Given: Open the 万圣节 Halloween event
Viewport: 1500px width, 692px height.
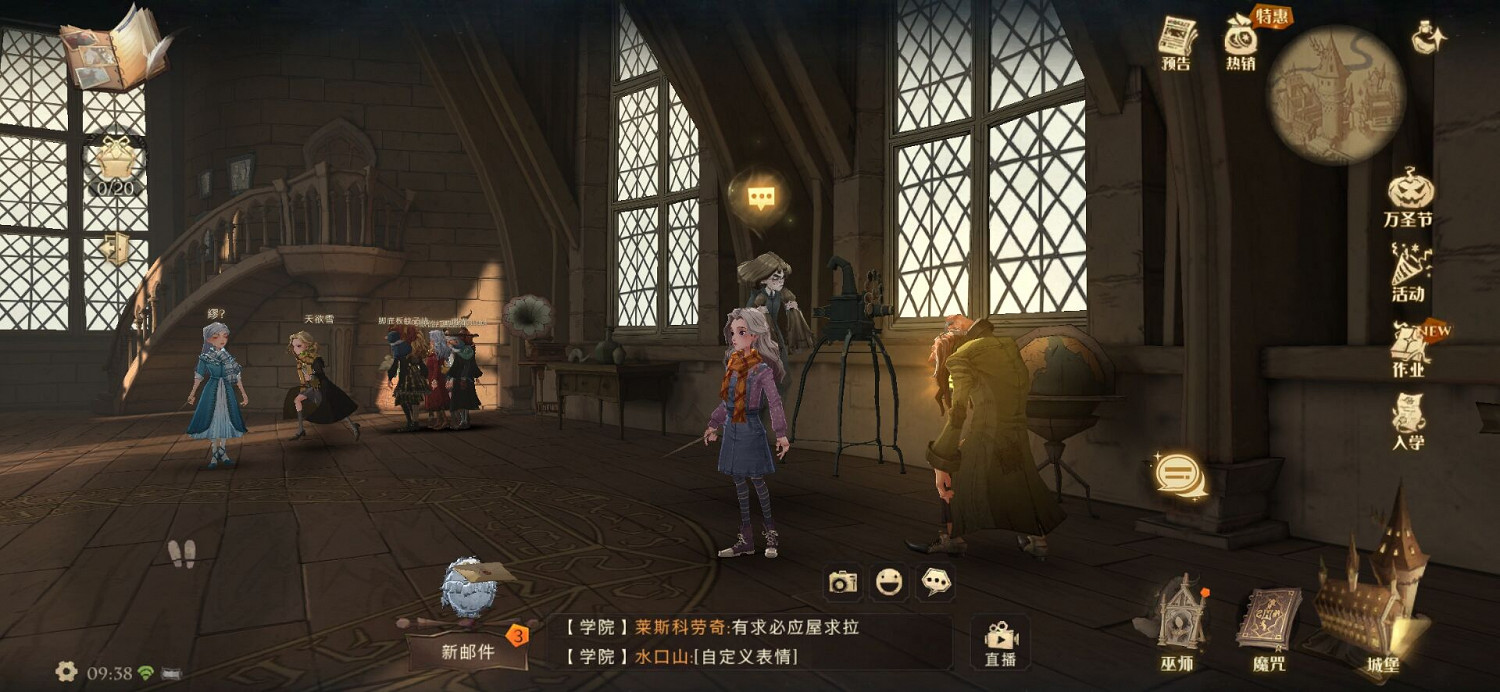Looking at the screenshot, I should 1409,194.
